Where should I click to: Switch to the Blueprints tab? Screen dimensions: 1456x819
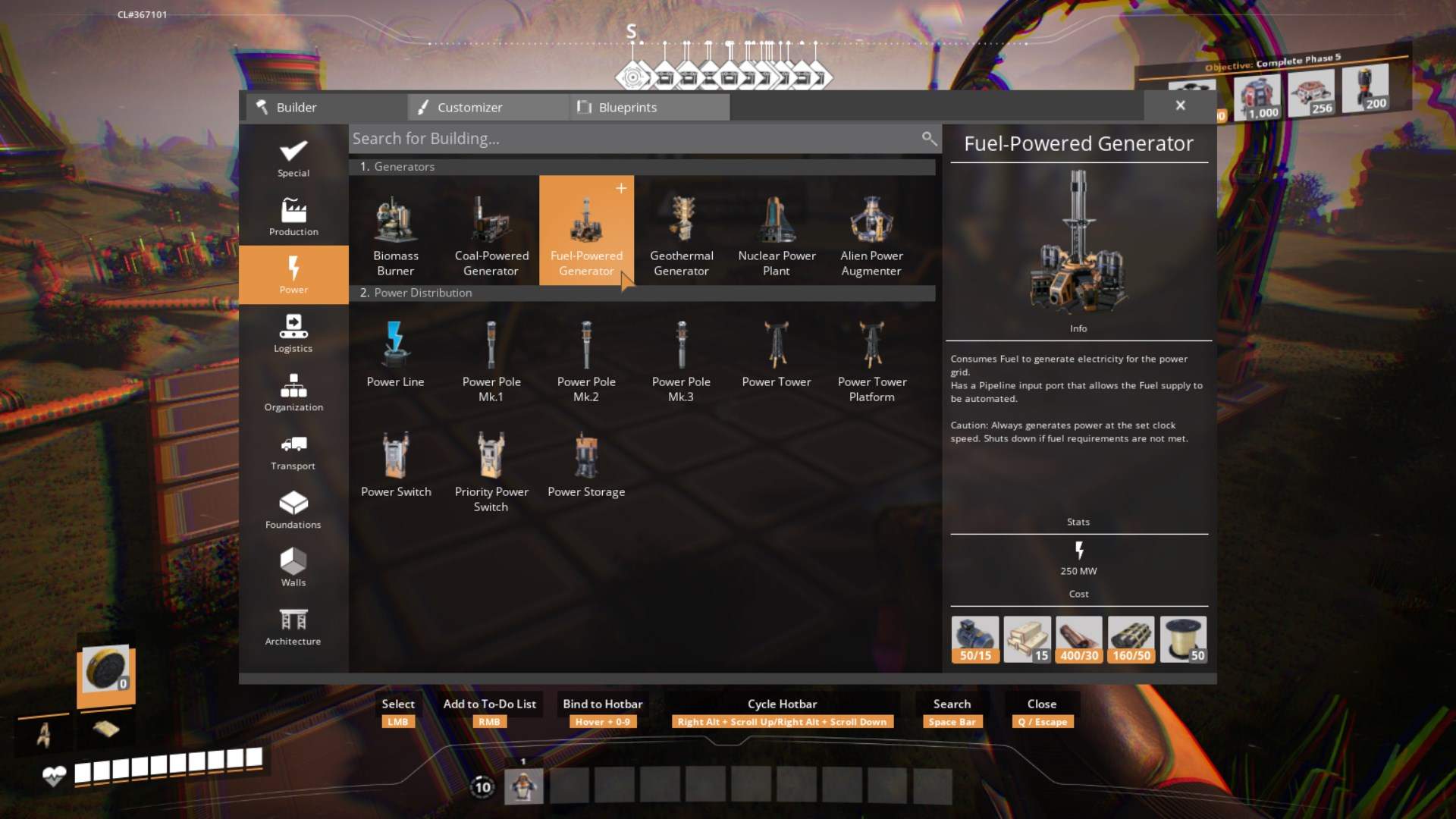tap(648, 107)
